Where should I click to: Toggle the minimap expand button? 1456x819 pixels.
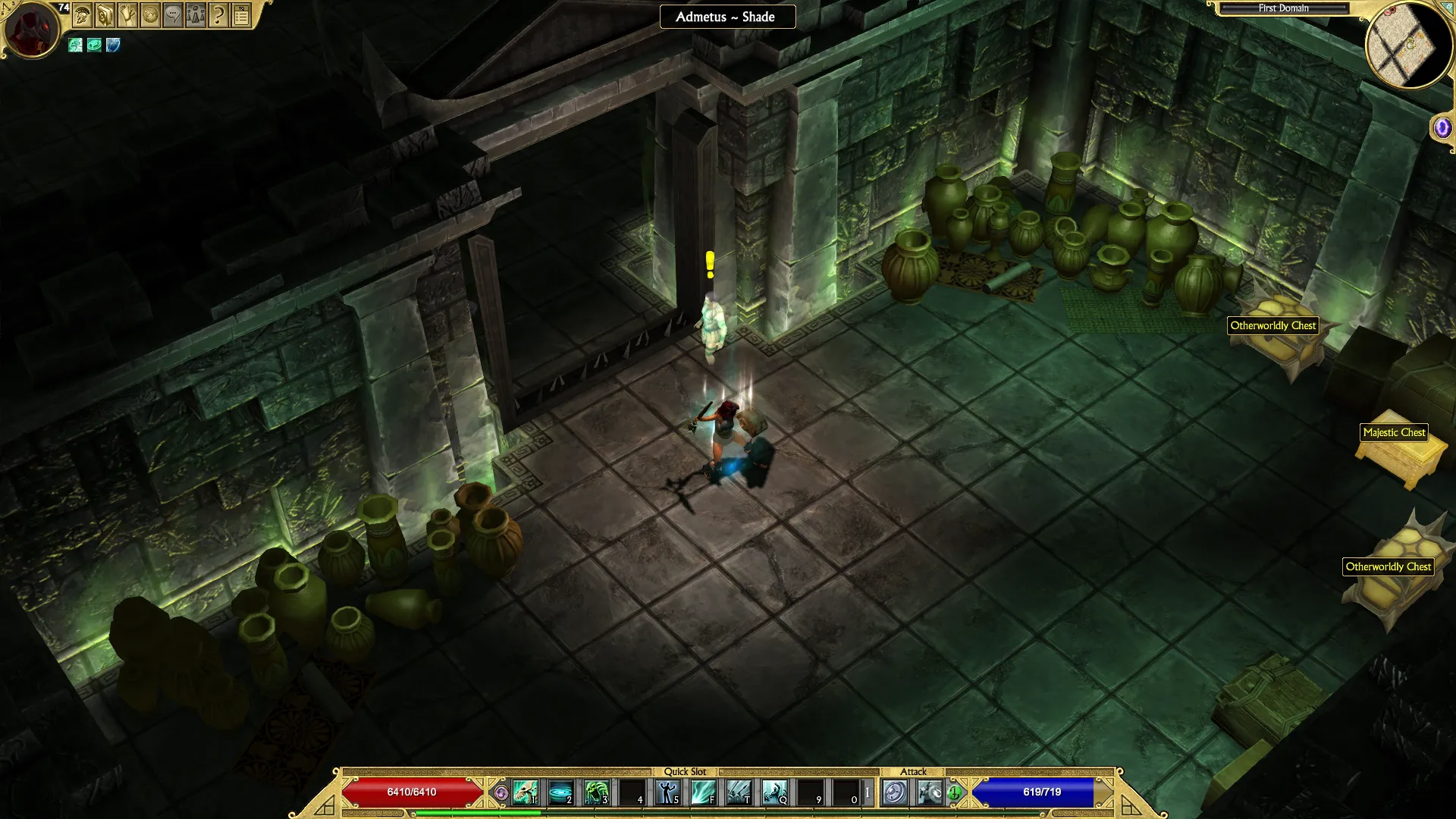point(1447,6)
